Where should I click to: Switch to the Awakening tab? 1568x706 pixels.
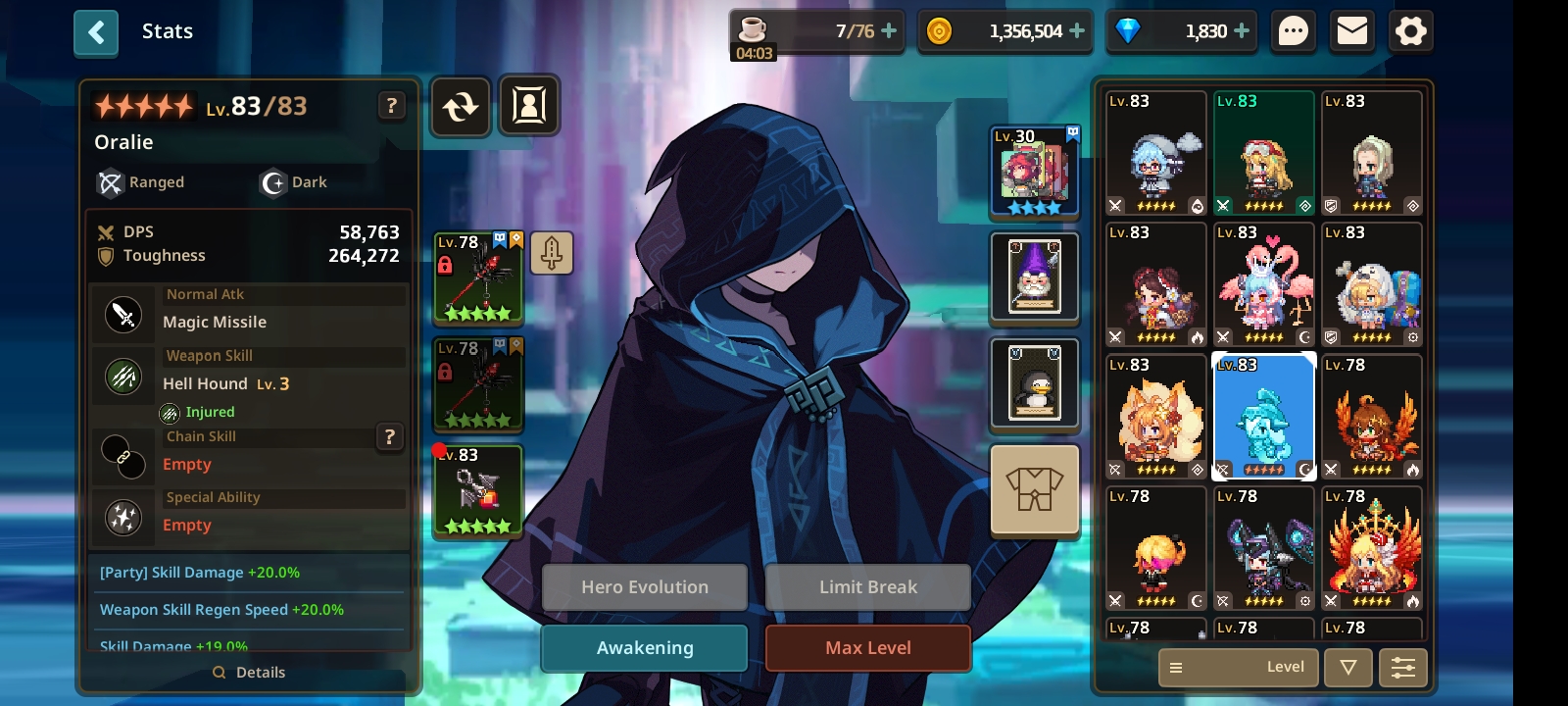point(644,647)
